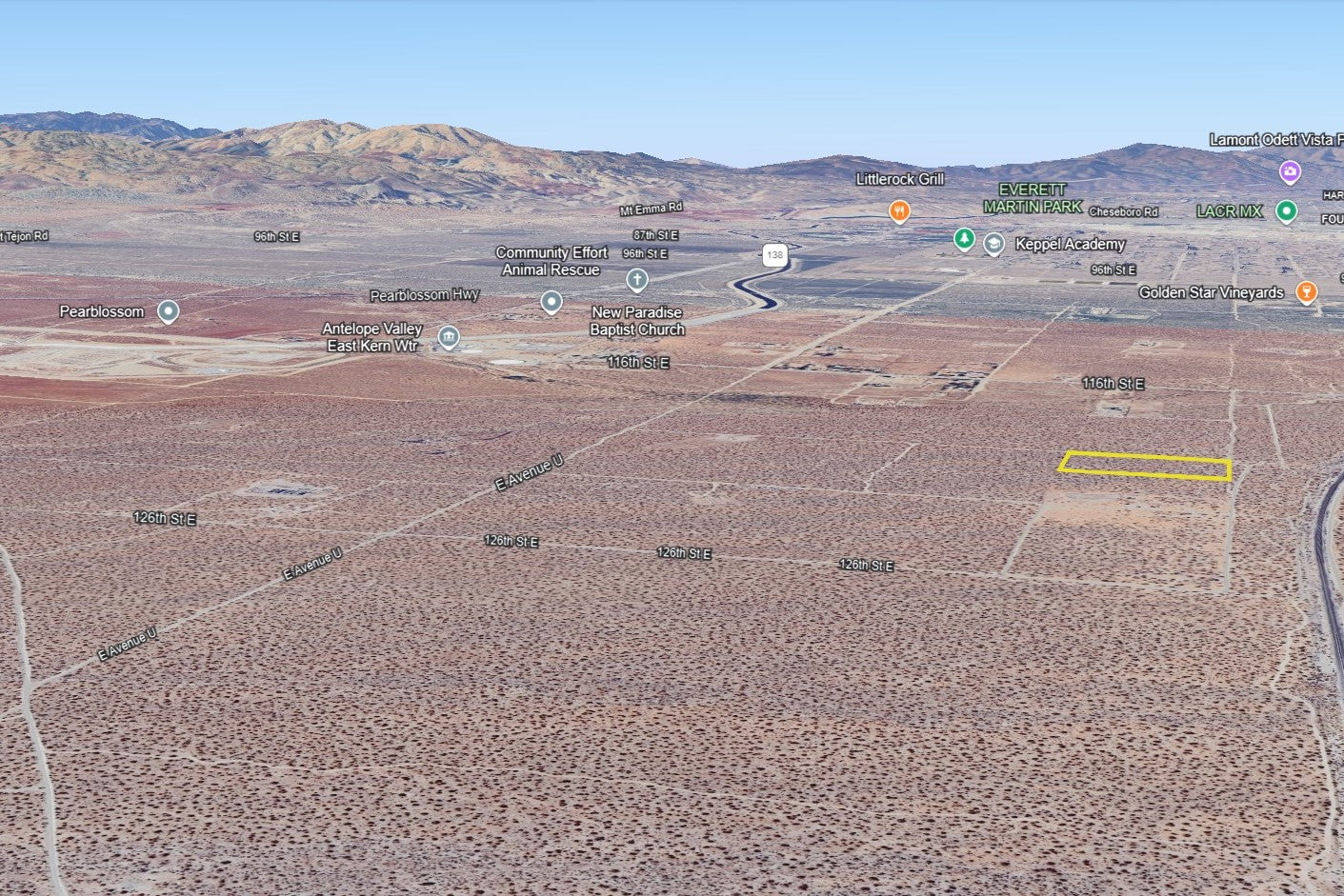Select the Lamont Odett Vista camera marker
Image resolution: width=1344 pixels, height=896 pixels.
click(1290, 172)
